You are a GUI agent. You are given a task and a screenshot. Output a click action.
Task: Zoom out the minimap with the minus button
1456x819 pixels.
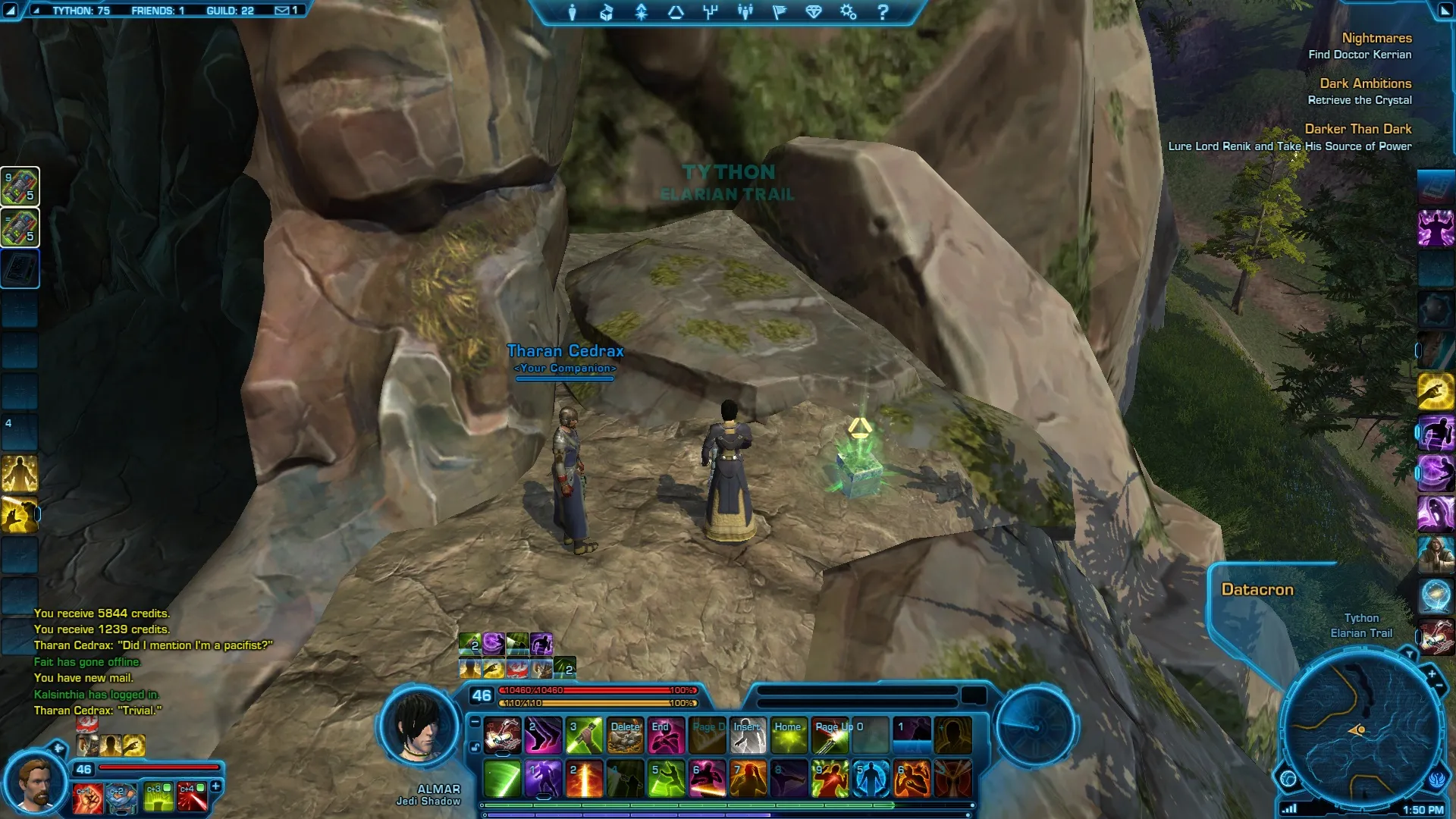(x=1439, y=686)
